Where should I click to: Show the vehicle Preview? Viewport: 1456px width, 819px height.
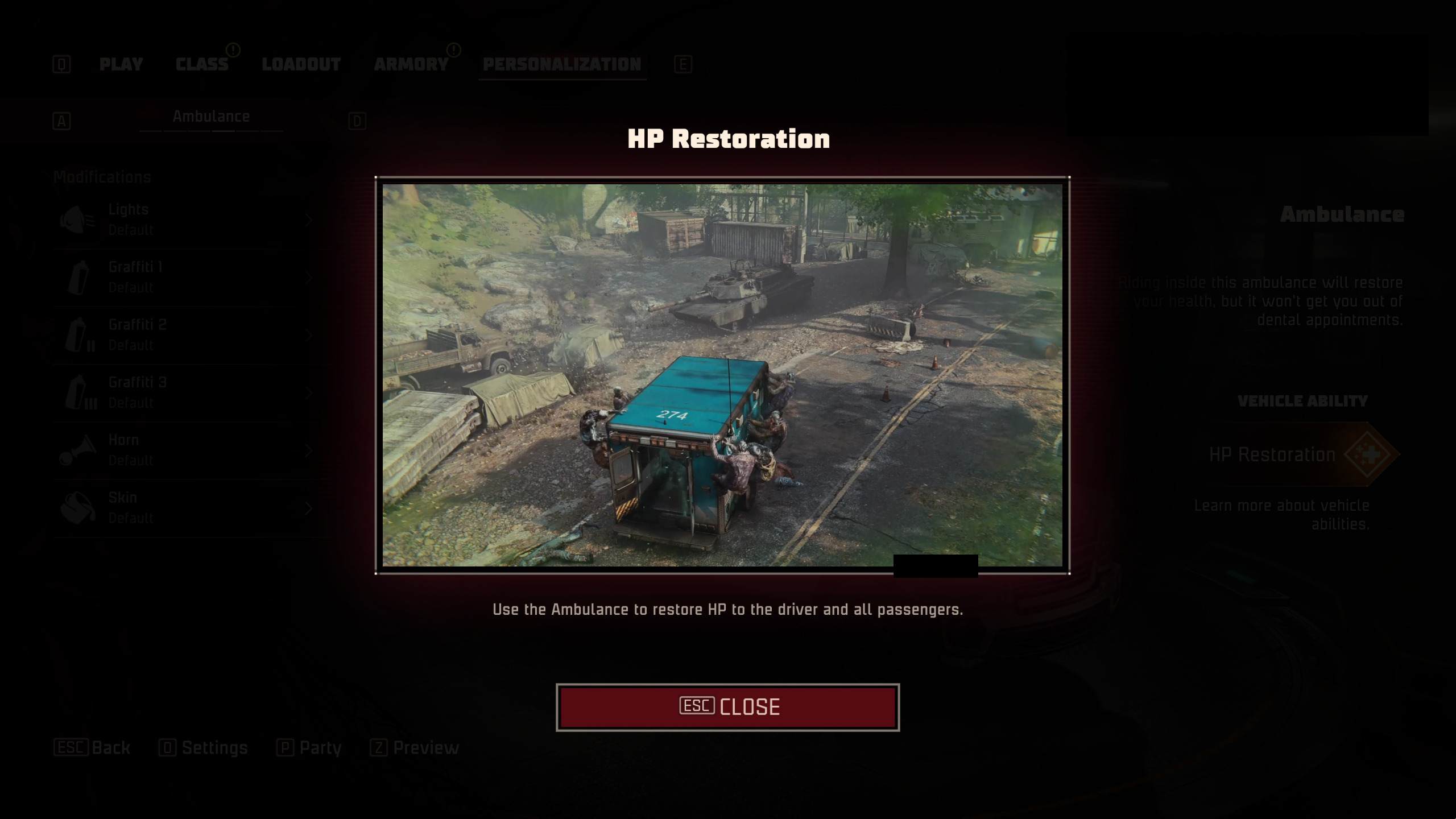tap(415, 747)
